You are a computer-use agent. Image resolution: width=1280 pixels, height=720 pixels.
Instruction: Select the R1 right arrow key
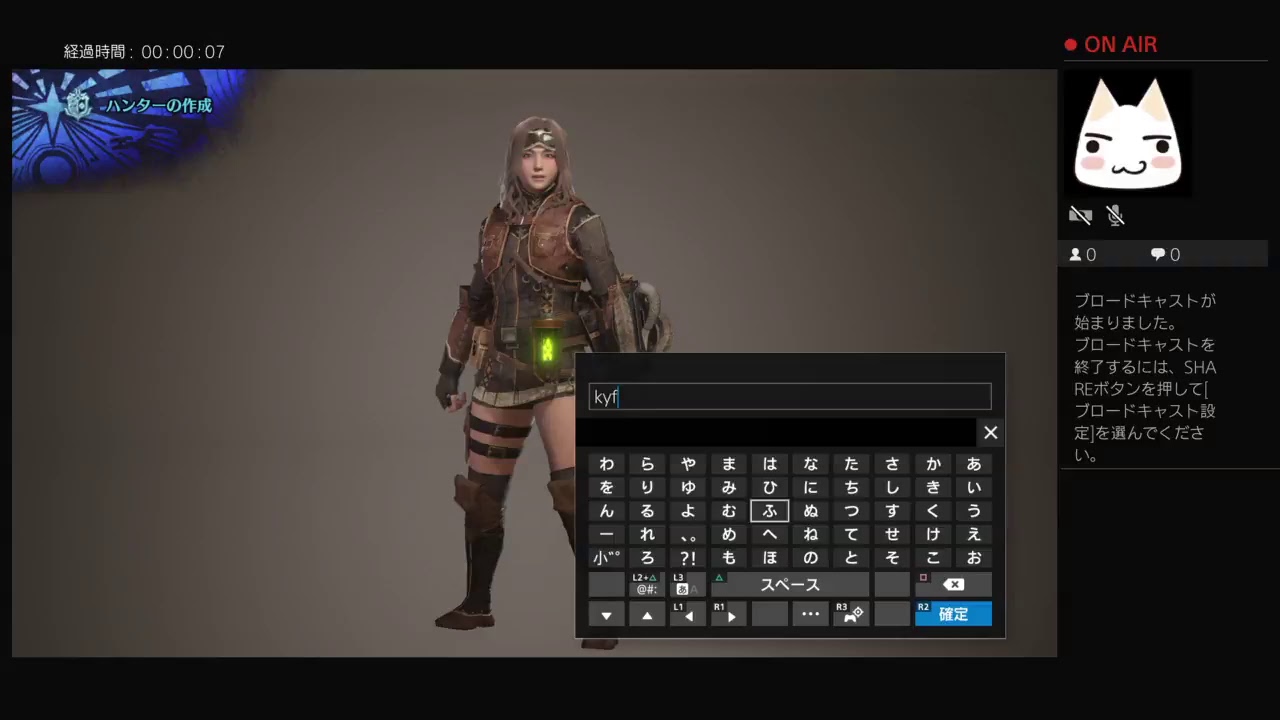click(728, 614)
